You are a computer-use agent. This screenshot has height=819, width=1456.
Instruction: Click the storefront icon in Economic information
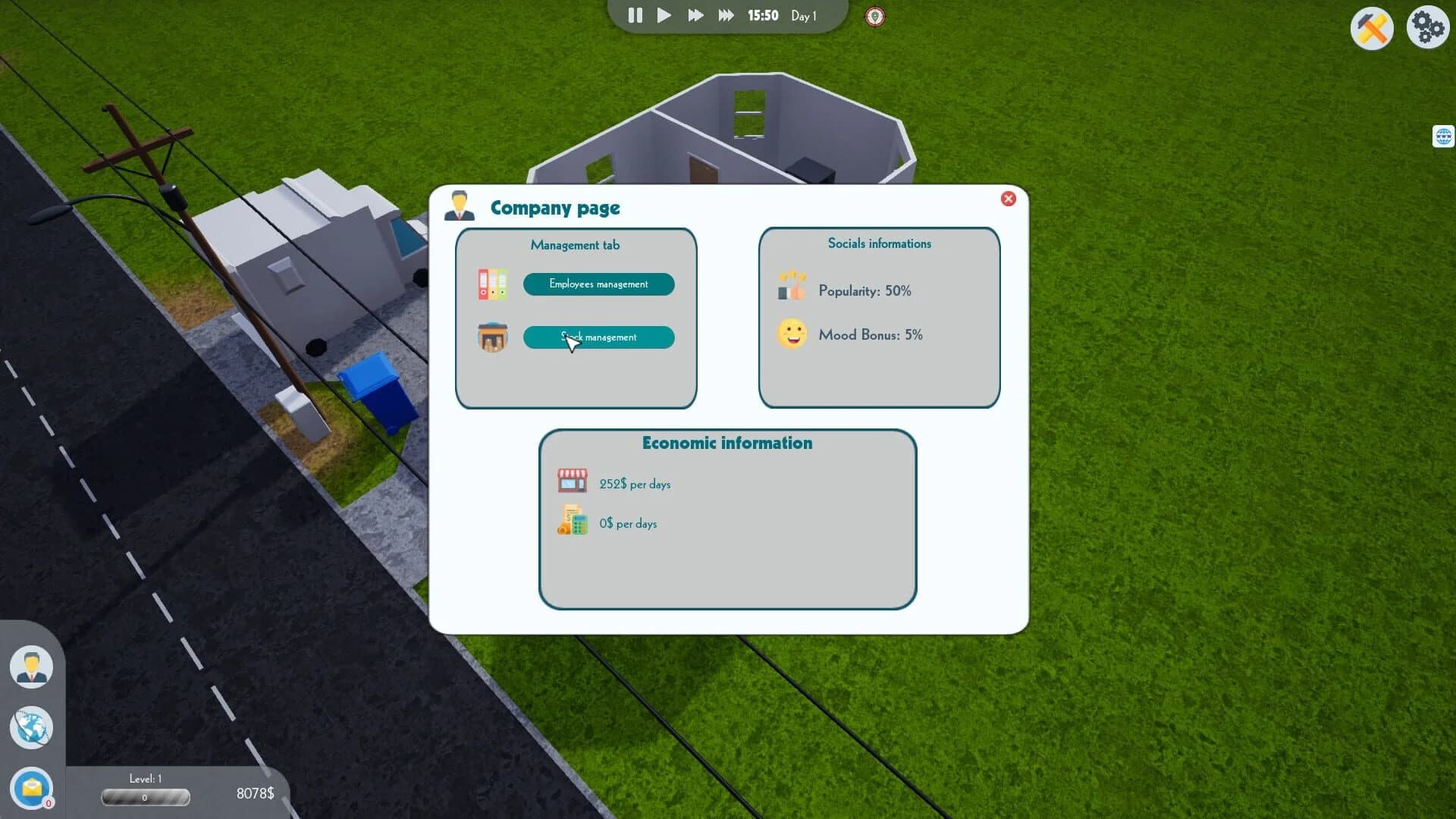pos(573,480)
